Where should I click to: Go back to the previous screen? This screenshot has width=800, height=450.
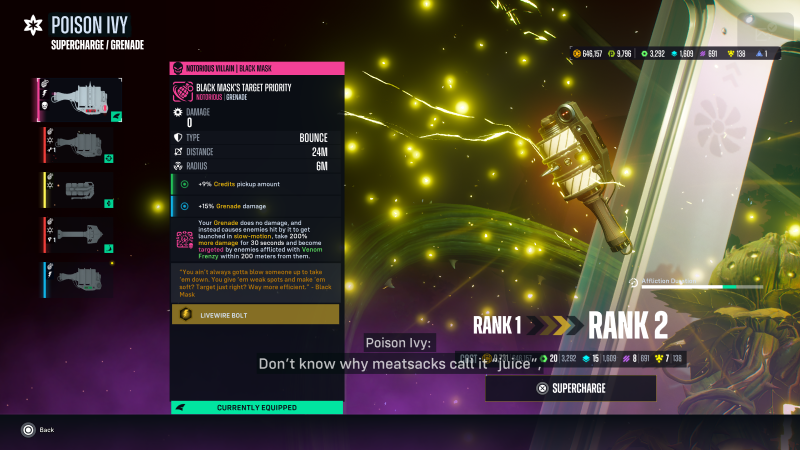click(39, 429)
